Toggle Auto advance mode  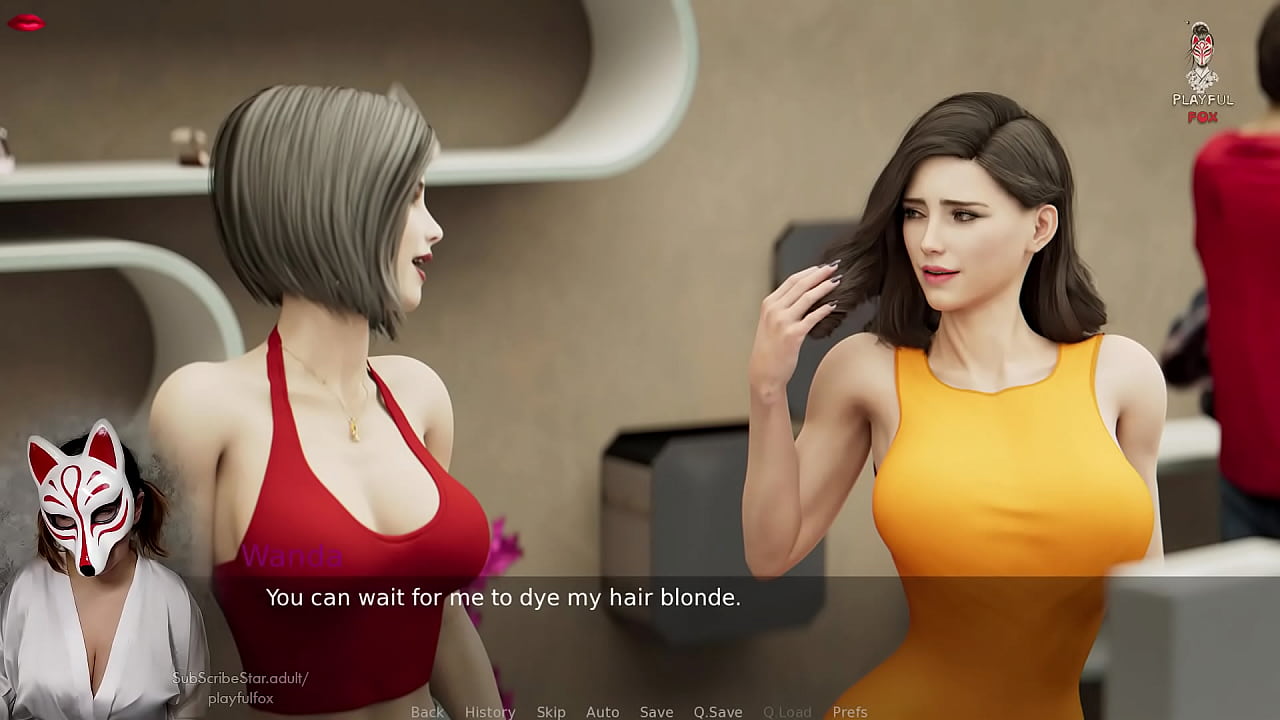pyautogui.click(x=602, y=712)
